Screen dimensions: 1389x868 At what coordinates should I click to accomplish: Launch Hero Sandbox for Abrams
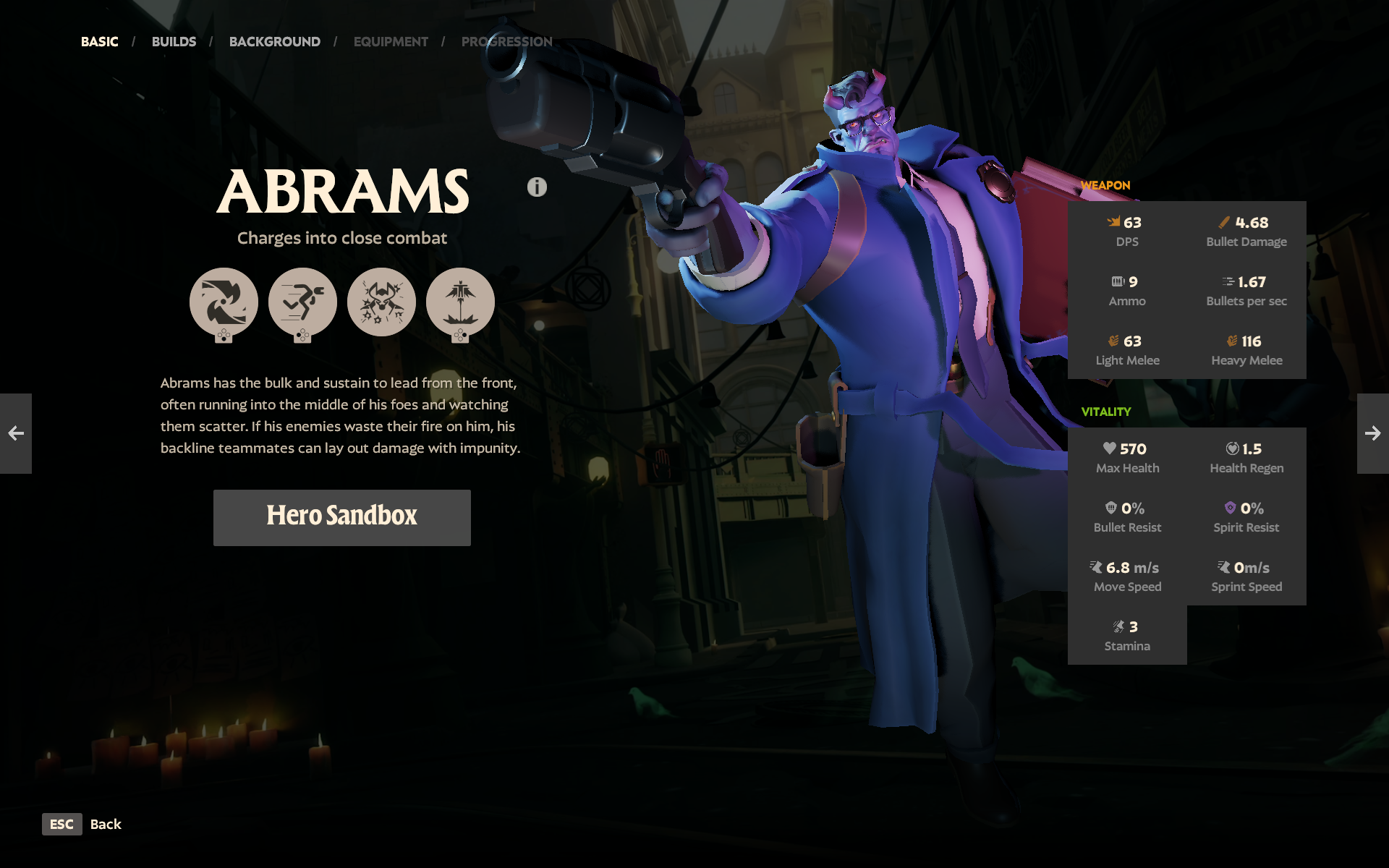[x=341, y=516]
